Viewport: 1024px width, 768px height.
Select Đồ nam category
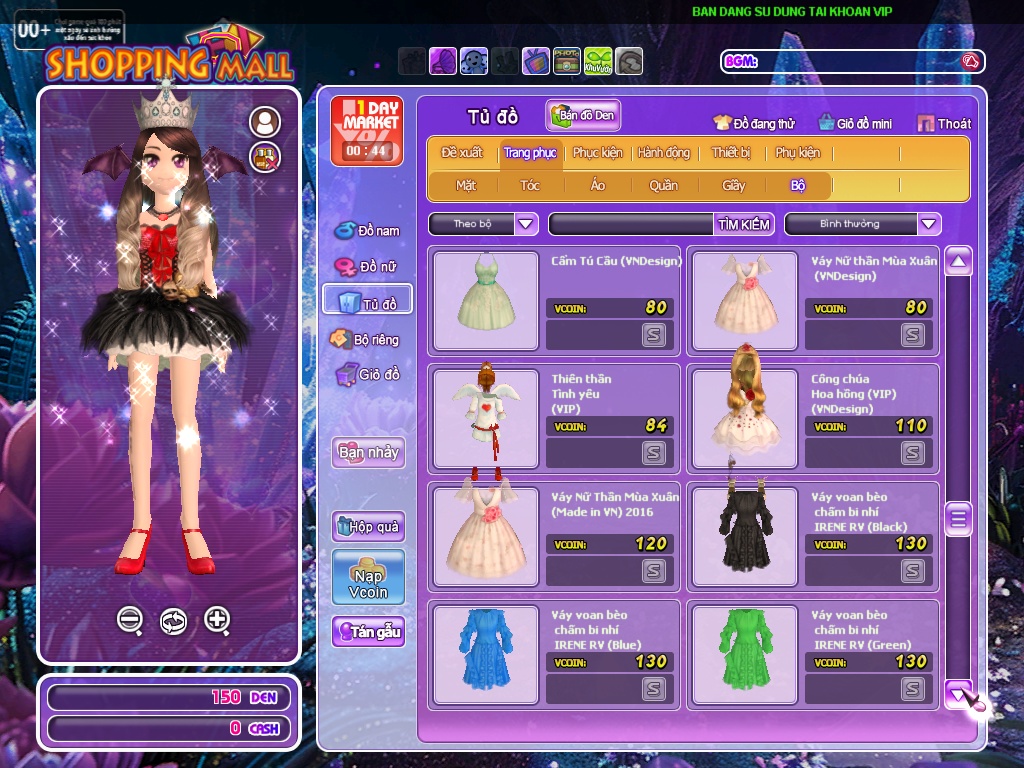point(368,231)
